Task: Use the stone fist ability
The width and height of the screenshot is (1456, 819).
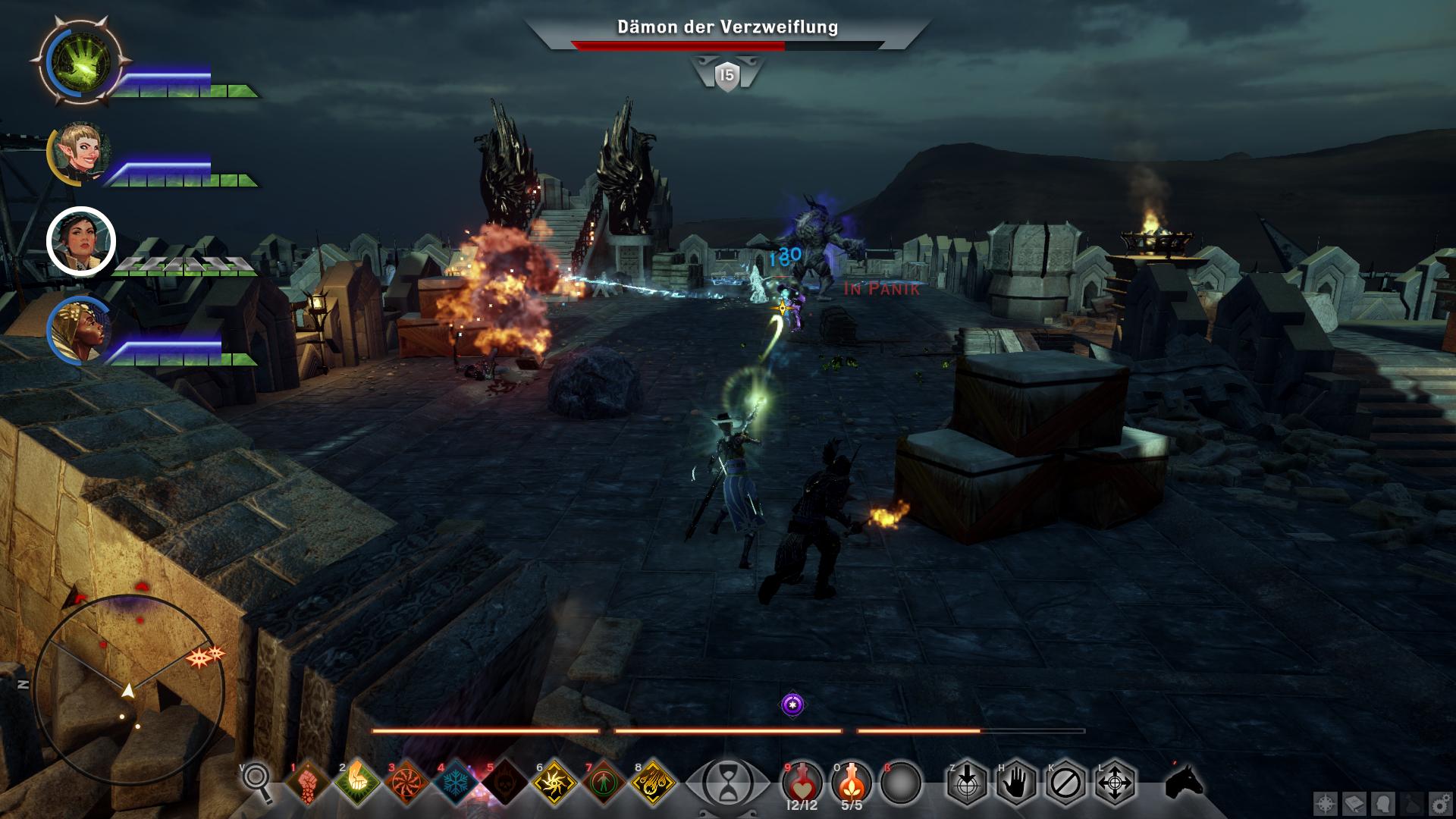Action: click(307, 782)
